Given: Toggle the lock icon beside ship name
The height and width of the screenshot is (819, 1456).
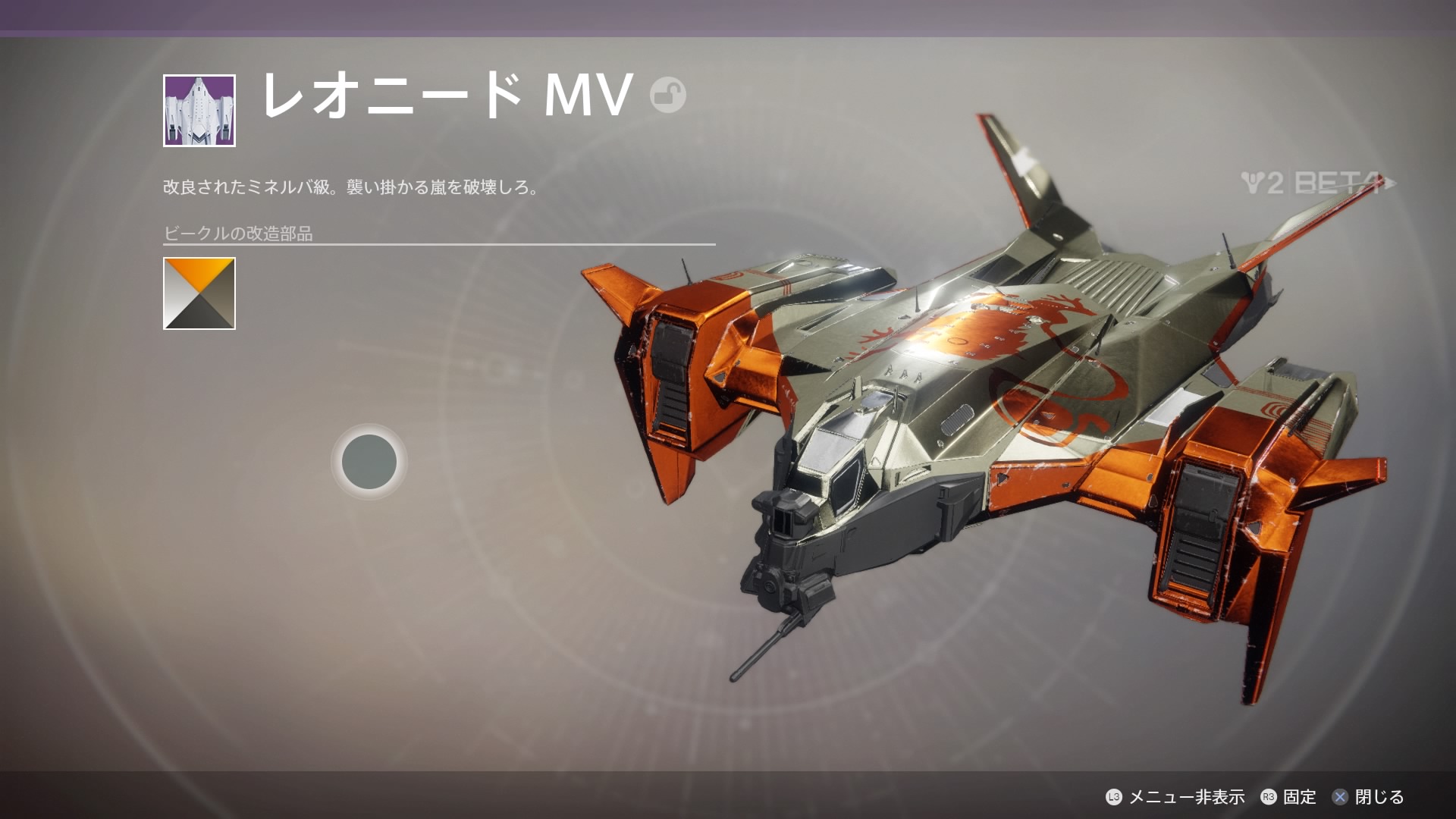Looking at the screenshot, I should coord(667,96).
